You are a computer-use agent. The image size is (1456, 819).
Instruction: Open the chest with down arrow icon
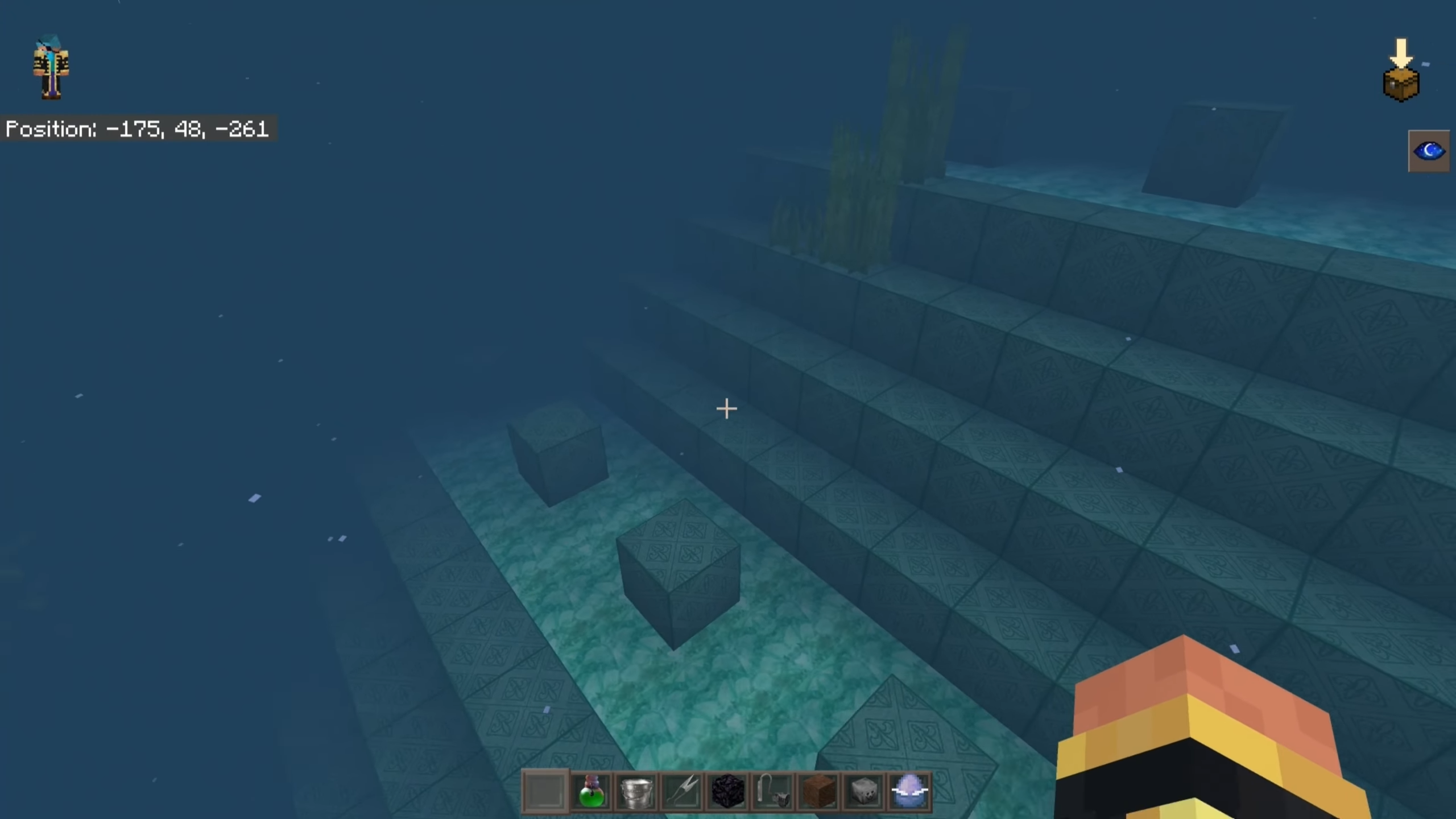[1401, 72]
